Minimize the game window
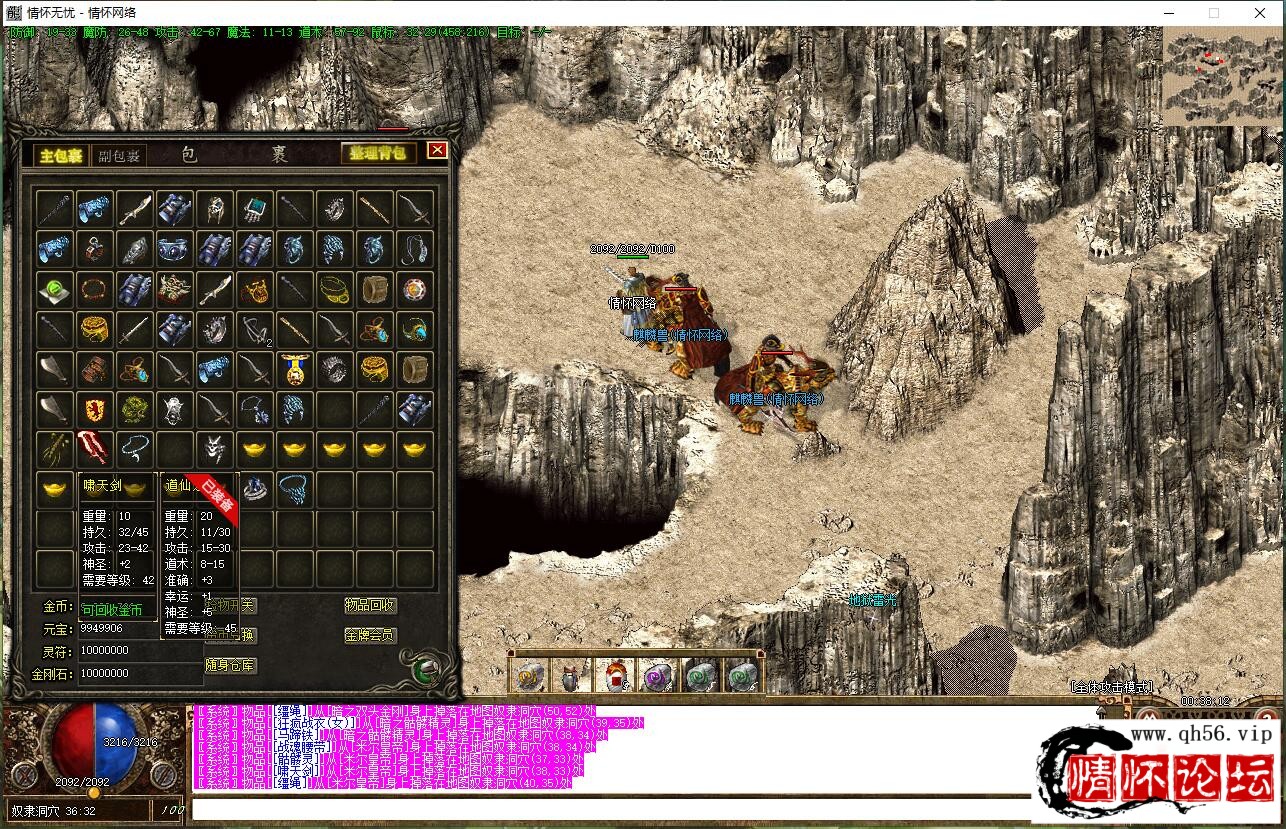 (x=1167, y=13)
